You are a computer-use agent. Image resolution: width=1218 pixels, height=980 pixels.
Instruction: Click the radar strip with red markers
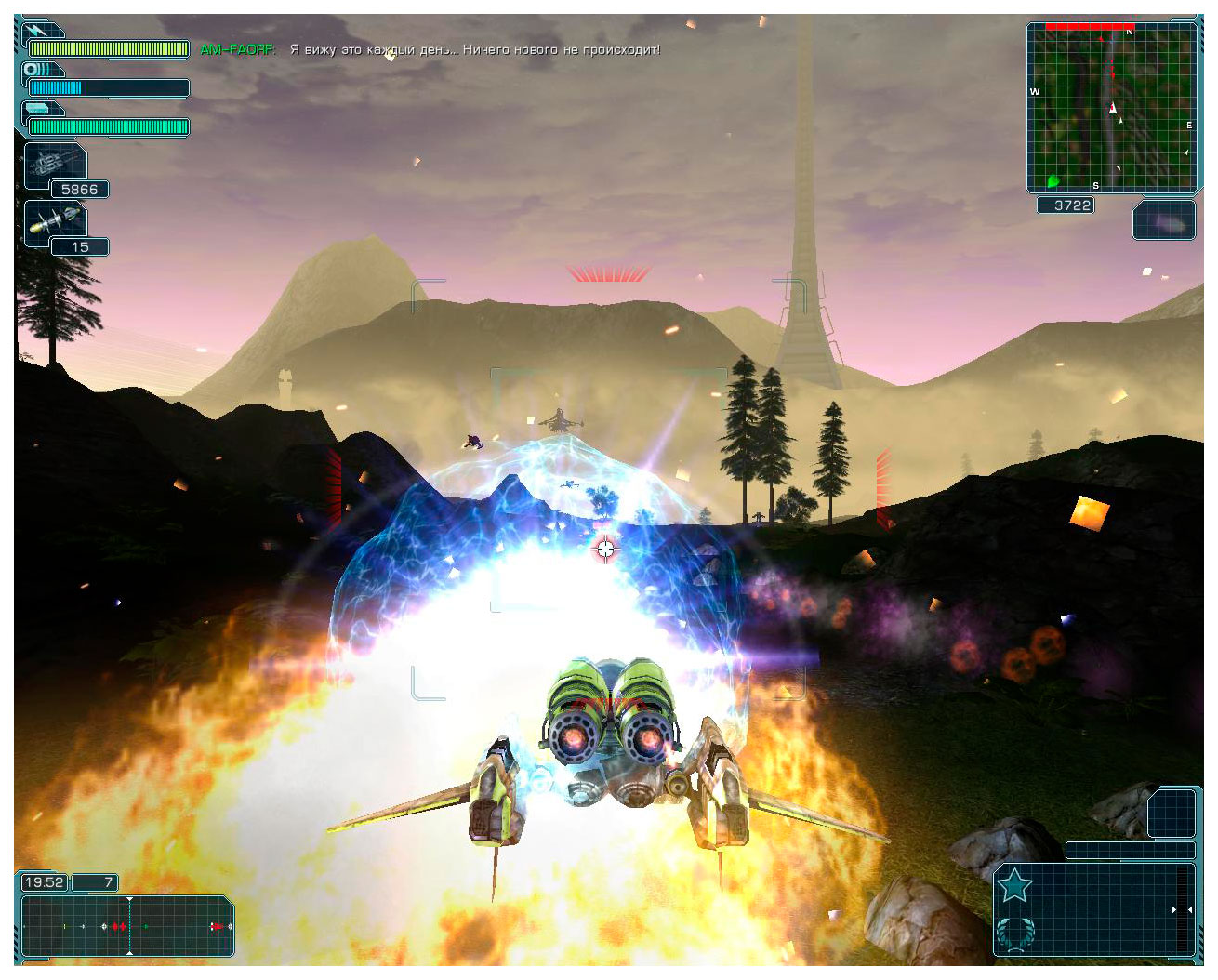[127, 926]
